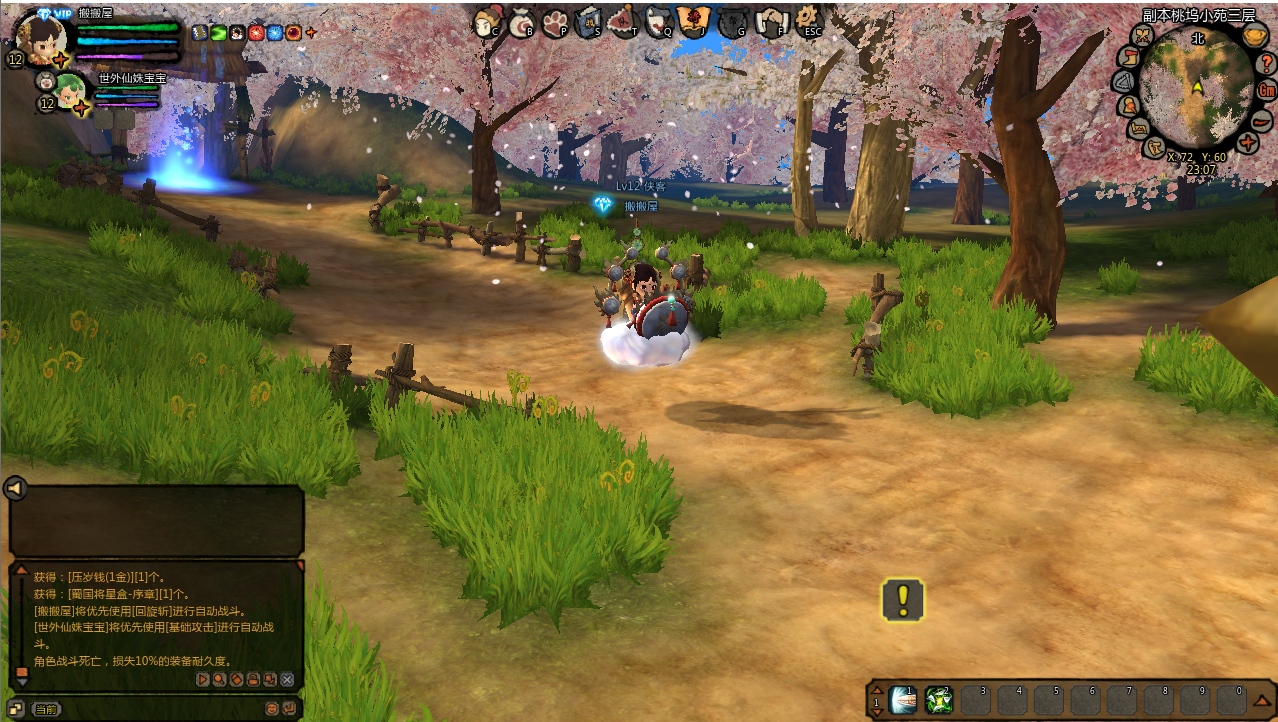
Task: Zoom out the minimap with minus button
Action: pos(1262,120)
